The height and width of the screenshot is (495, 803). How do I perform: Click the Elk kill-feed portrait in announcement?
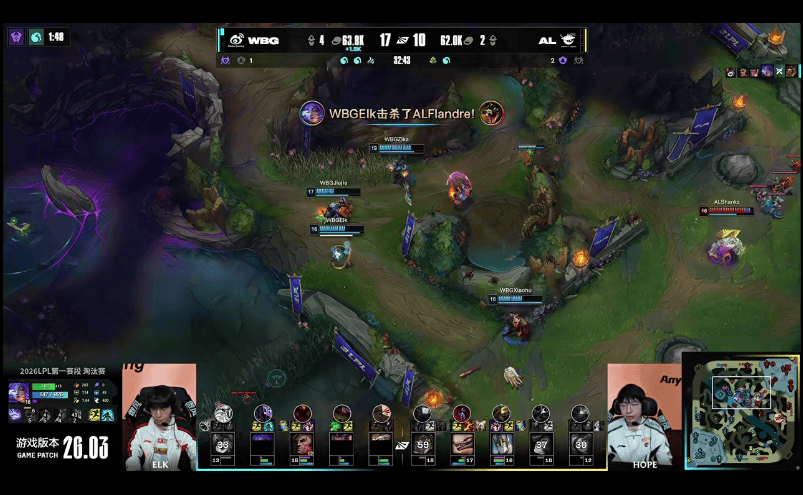(x=312, y=113)
